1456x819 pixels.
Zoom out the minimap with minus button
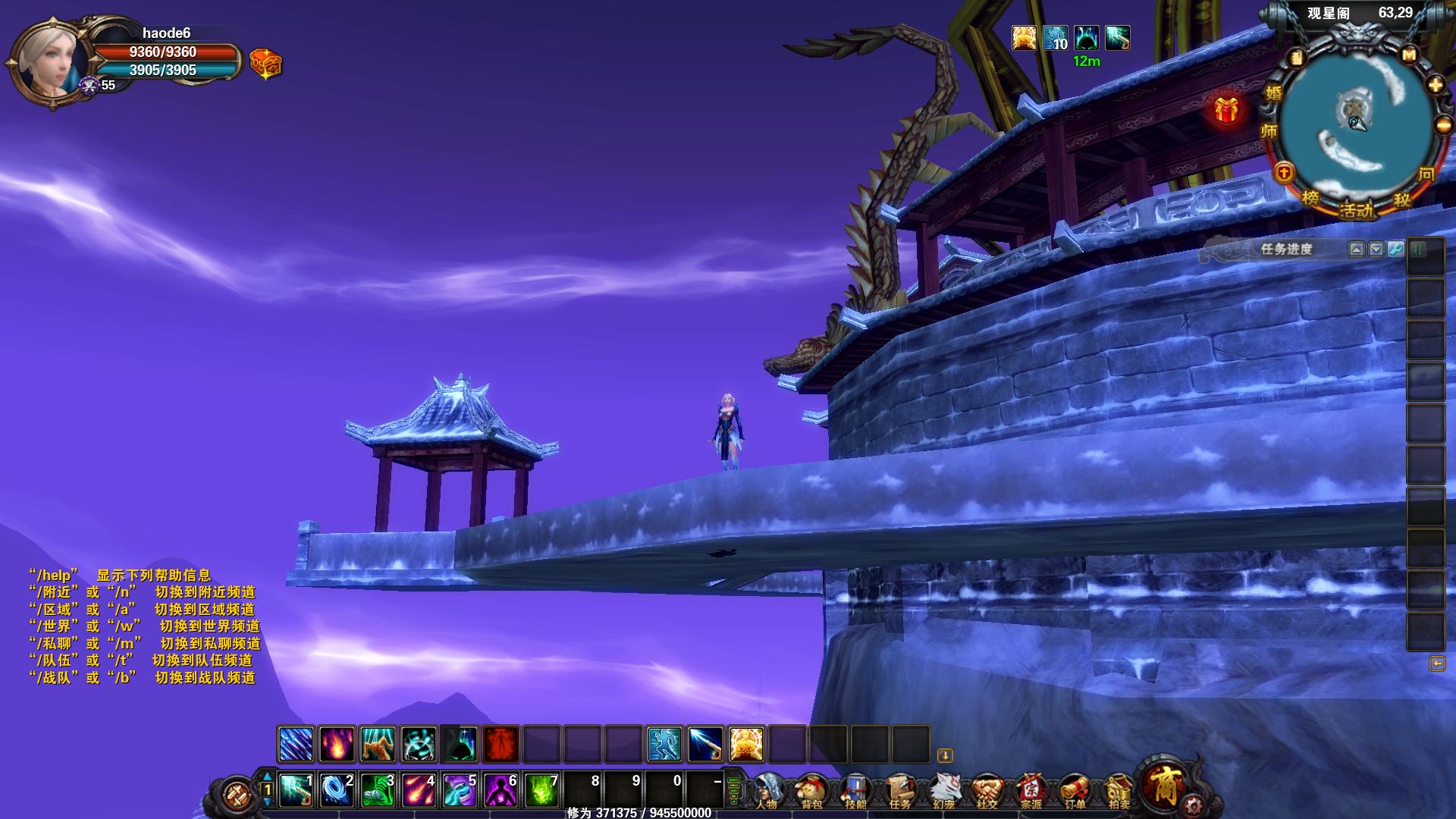coord(1443,124)
